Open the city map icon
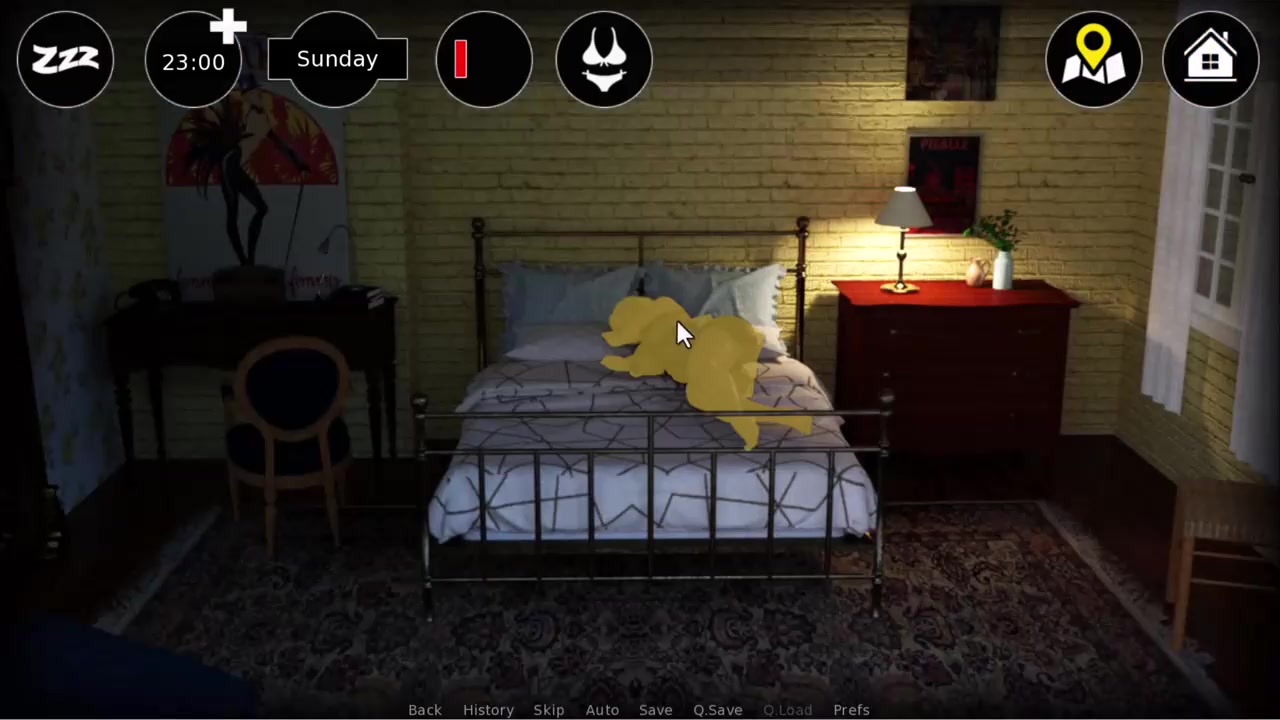 (x=1093, y=60)
